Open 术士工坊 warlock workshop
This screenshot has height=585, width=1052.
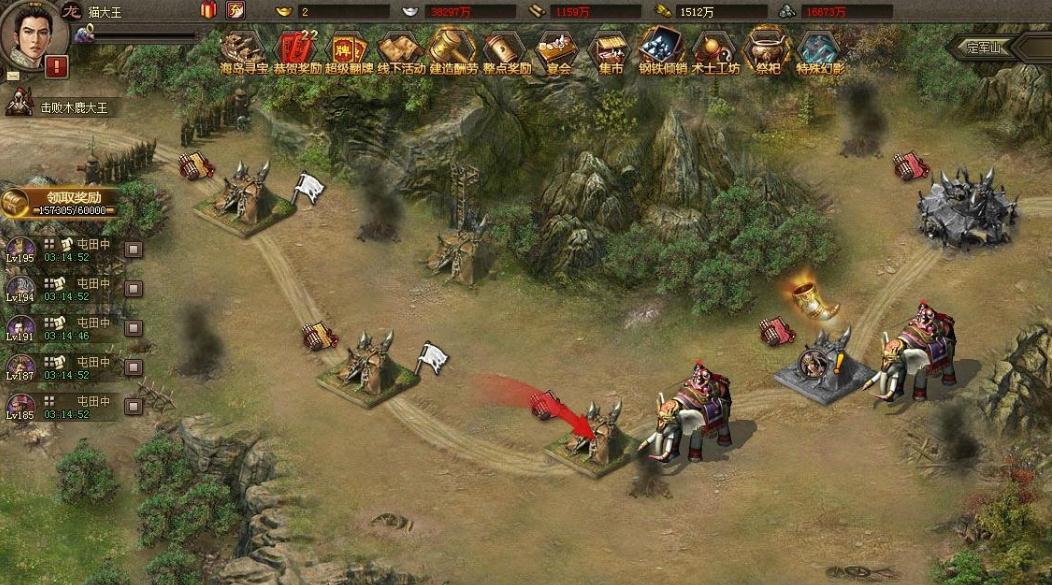pos(714,50)
